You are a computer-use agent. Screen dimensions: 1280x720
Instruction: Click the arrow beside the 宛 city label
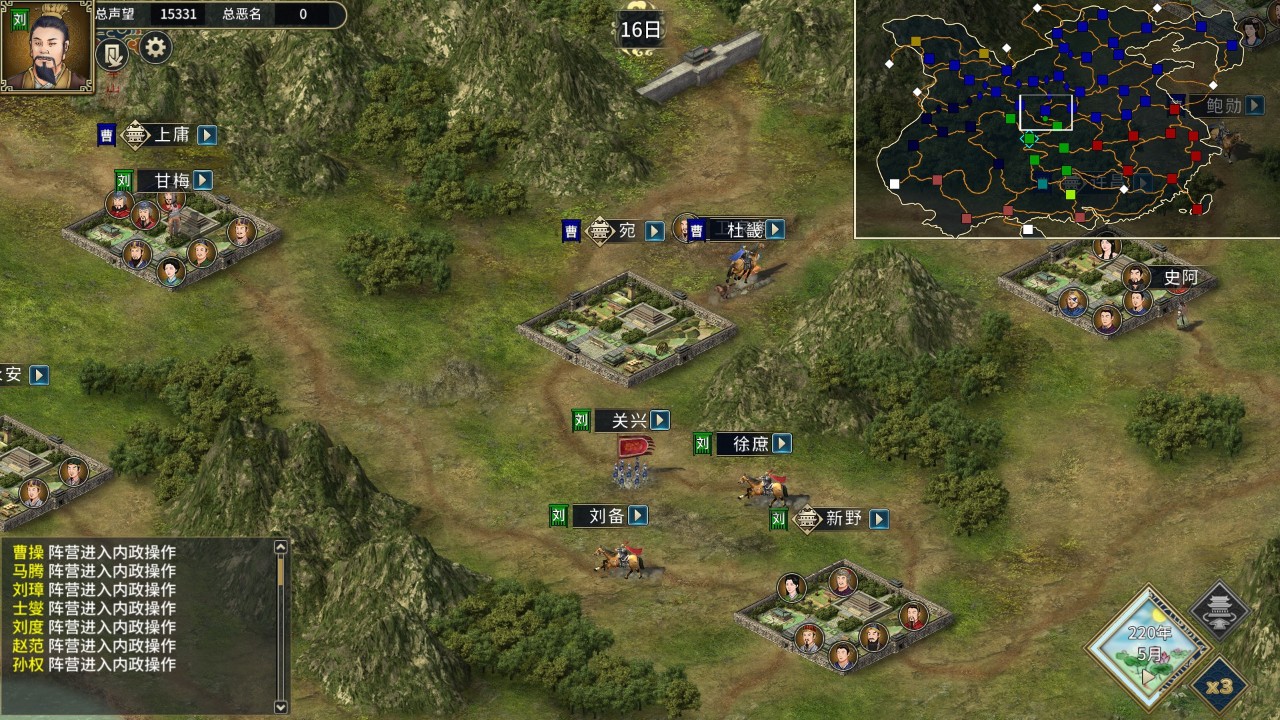pyautogui.click(x=654, y=232)
